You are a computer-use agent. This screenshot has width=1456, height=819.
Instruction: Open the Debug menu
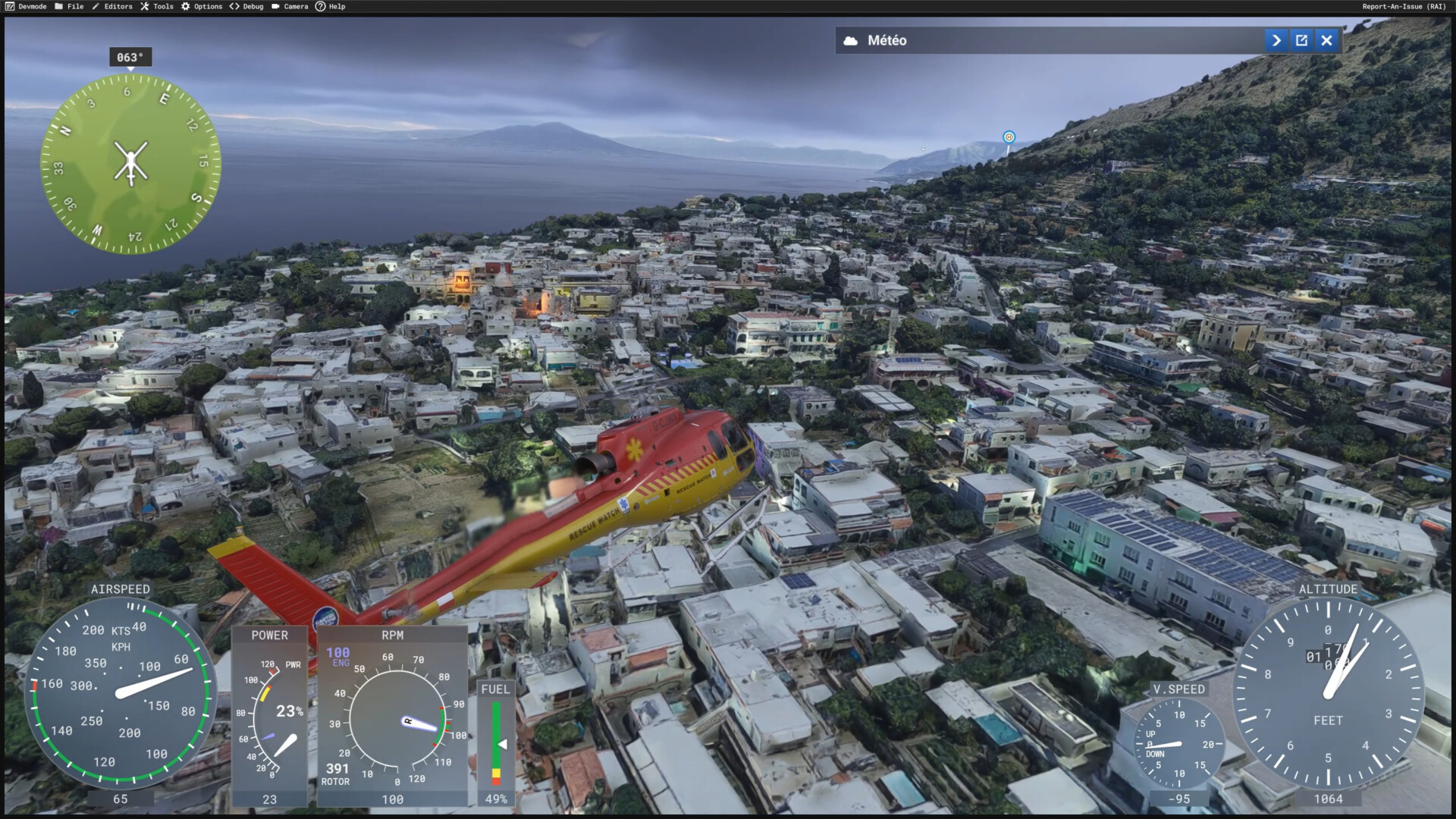click(246, 7)
